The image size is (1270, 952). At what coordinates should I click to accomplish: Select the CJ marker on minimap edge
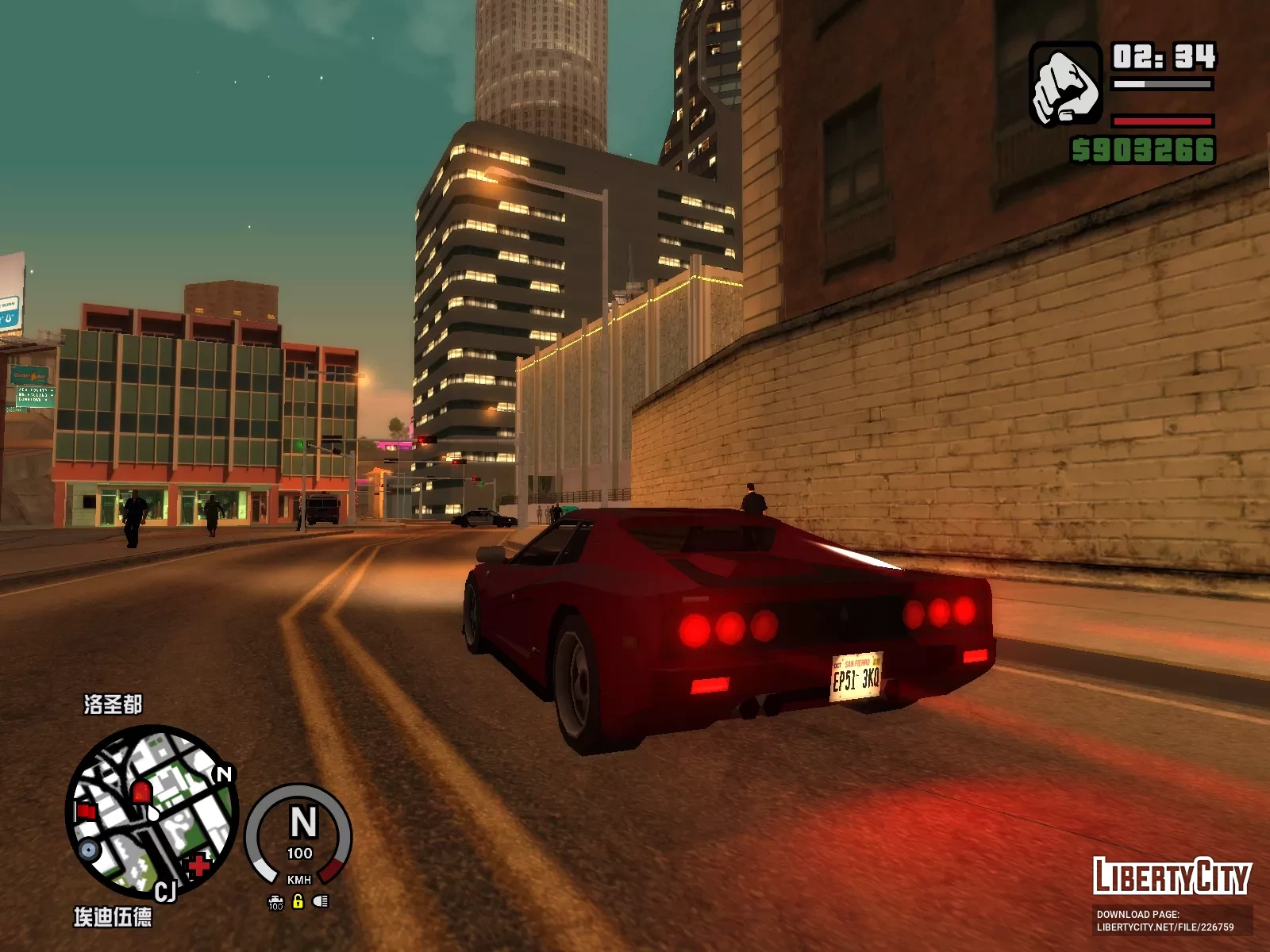165,892
